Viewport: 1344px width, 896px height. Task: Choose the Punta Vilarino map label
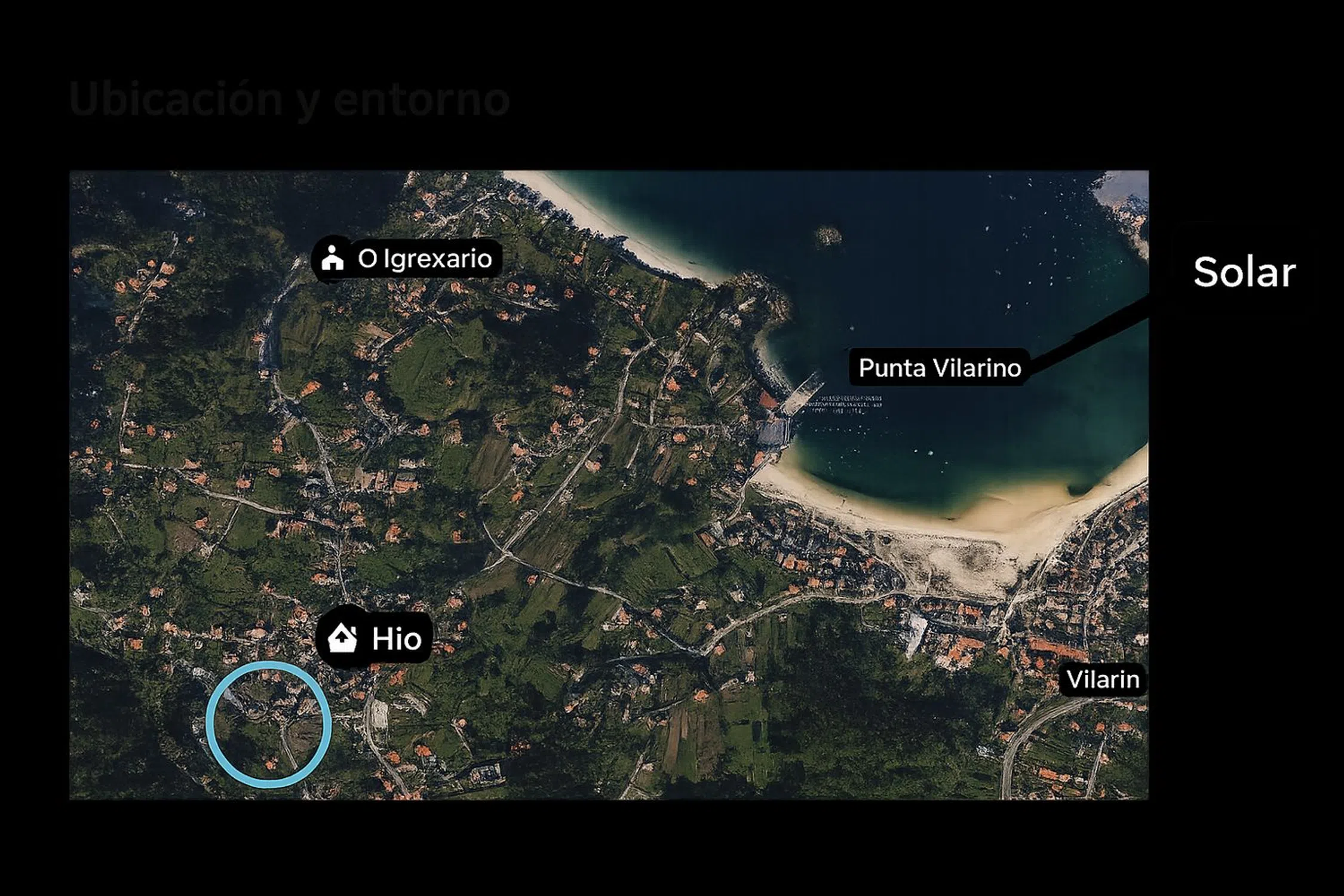point(939,368)
